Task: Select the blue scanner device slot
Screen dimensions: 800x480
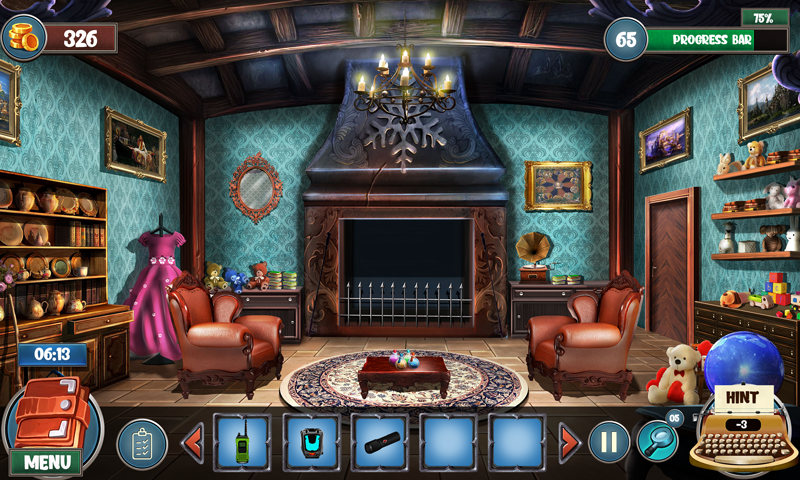Action: pyautogui.click(x=311, y=442)
